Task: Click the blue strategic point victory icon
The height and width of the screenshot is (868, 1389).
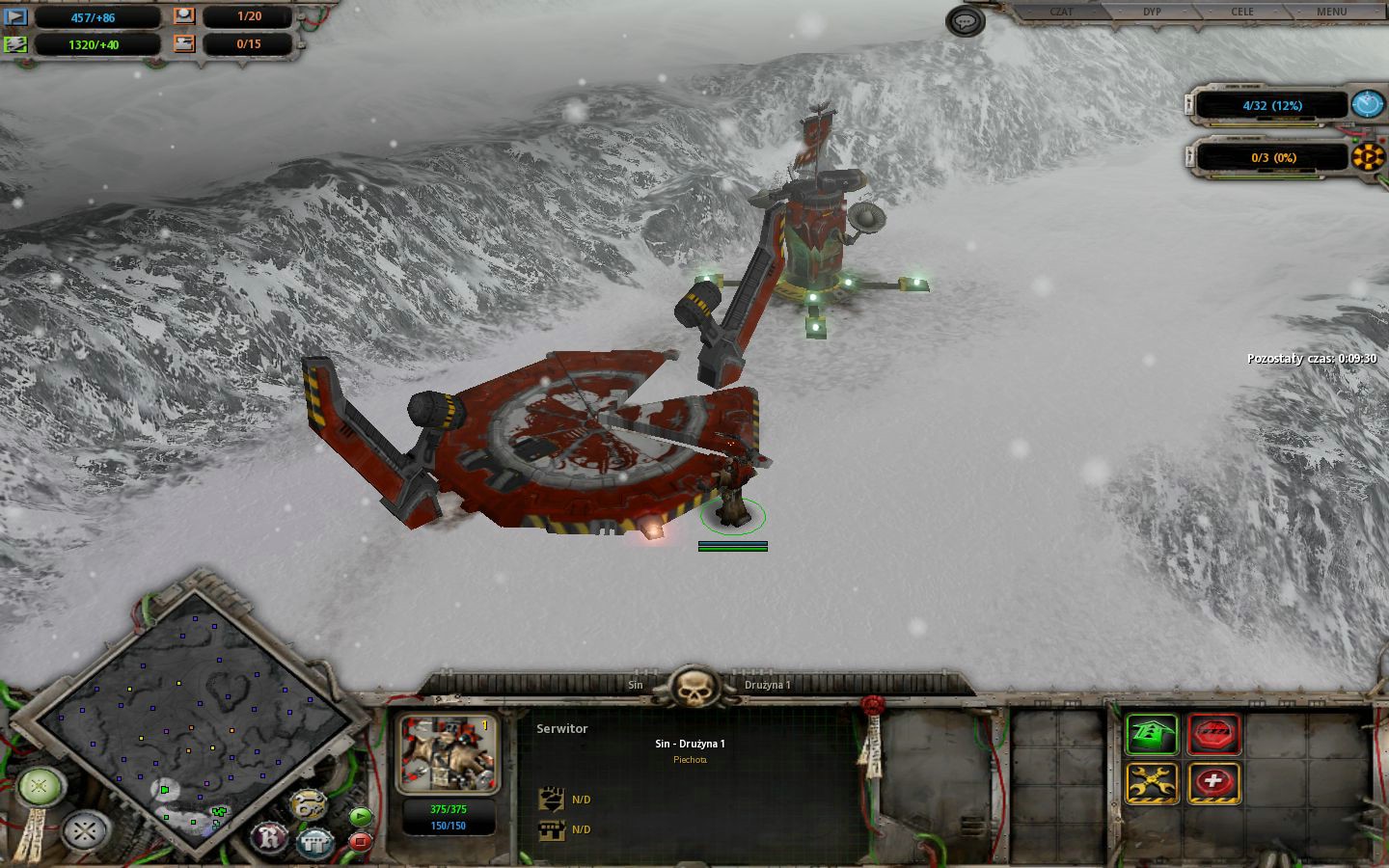Action: [x=1367, y=104]
